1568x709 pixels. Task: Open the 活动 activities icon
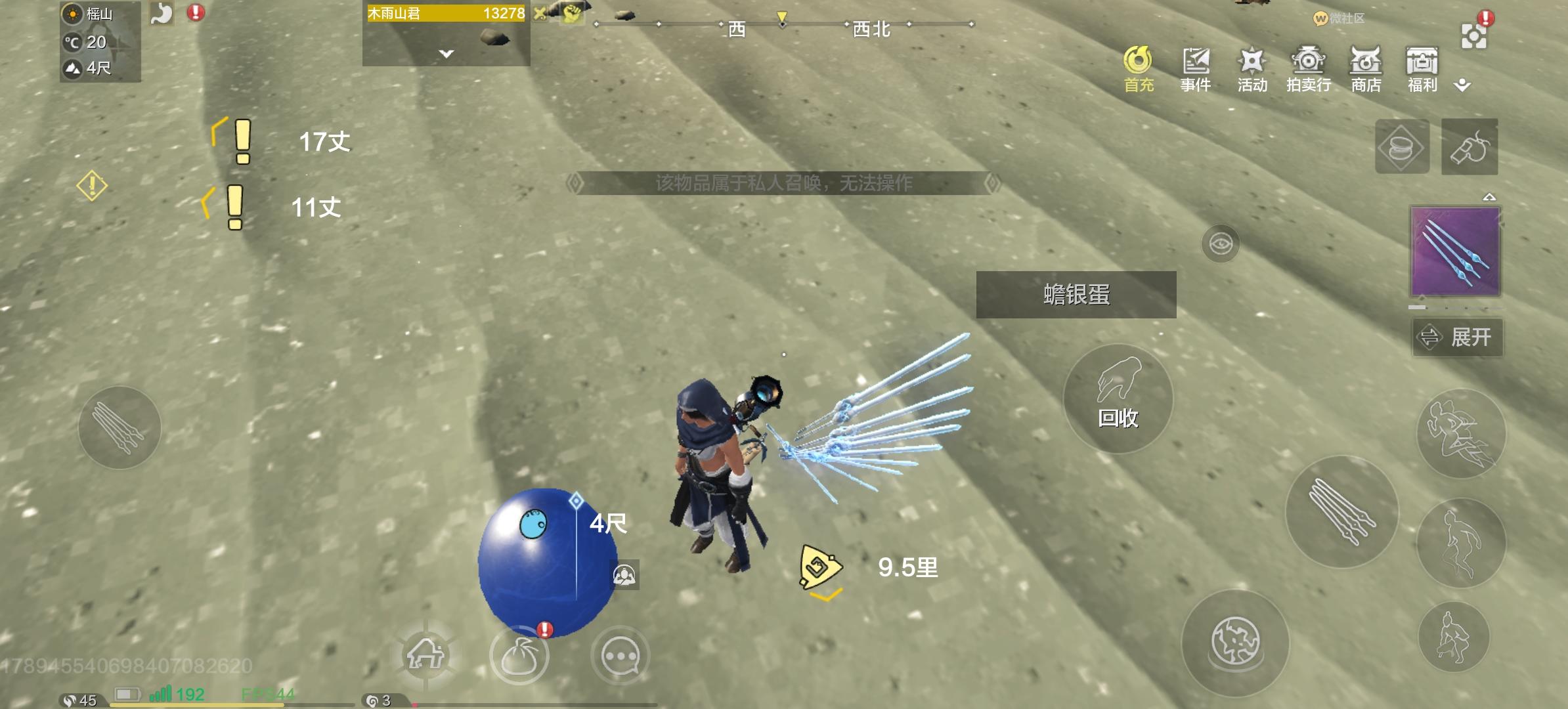pyautogui.click(x=1252, y=68)
